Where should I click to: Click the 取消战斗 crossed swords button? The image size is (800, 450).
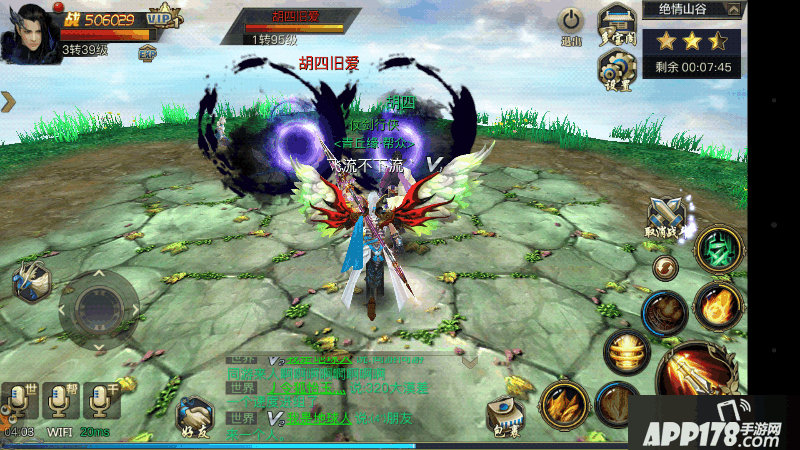[663, 217]
